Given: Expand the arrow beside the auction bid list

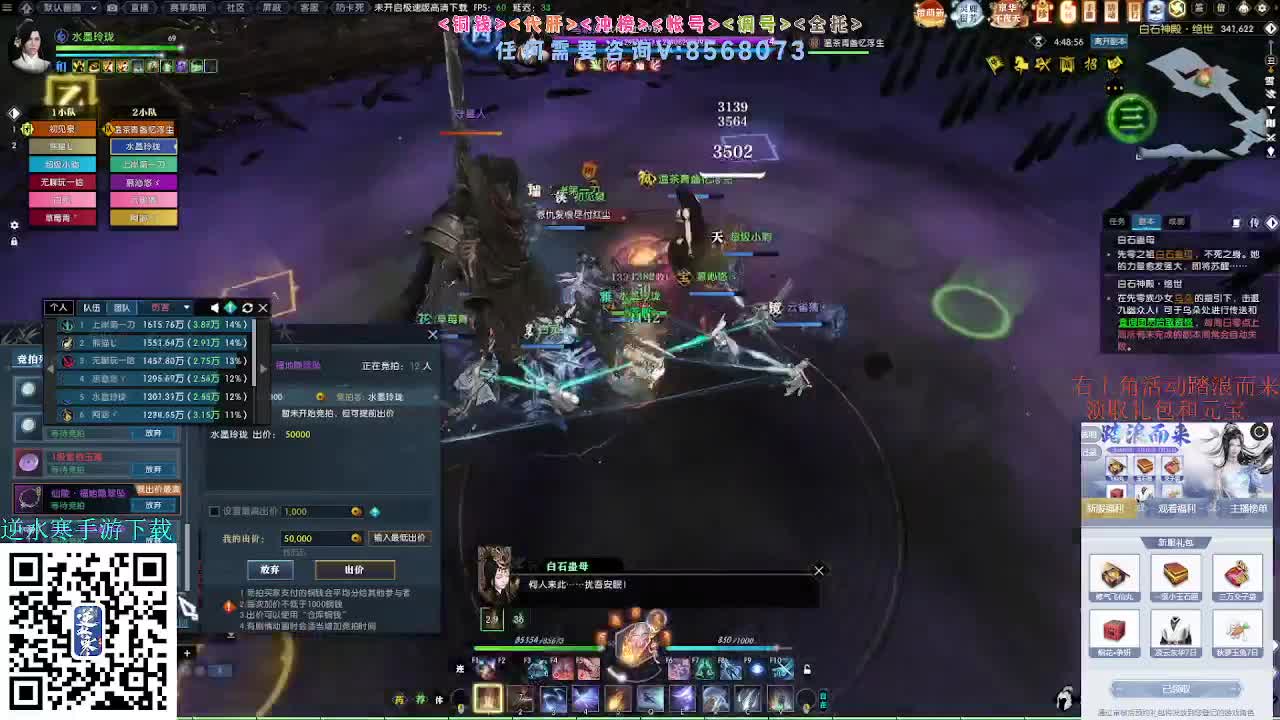Looking at the screenshot, I should coord(263,369).
